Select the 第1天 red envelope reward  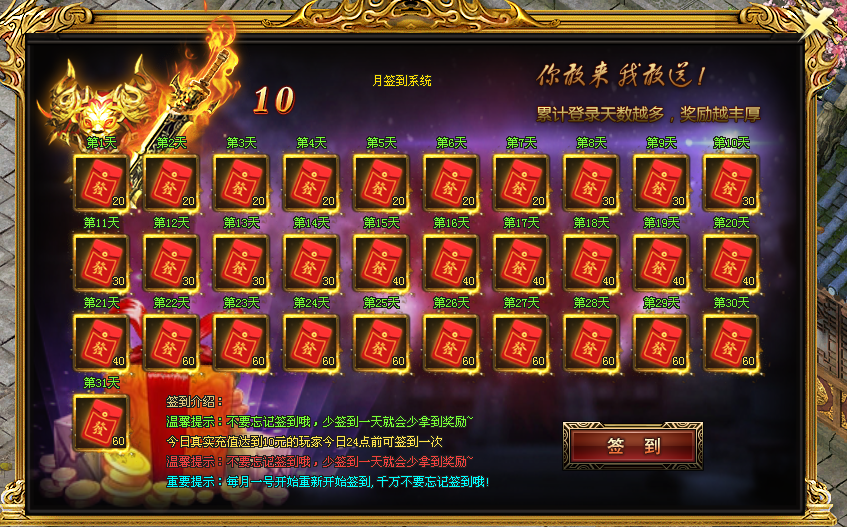pos(102,183)
